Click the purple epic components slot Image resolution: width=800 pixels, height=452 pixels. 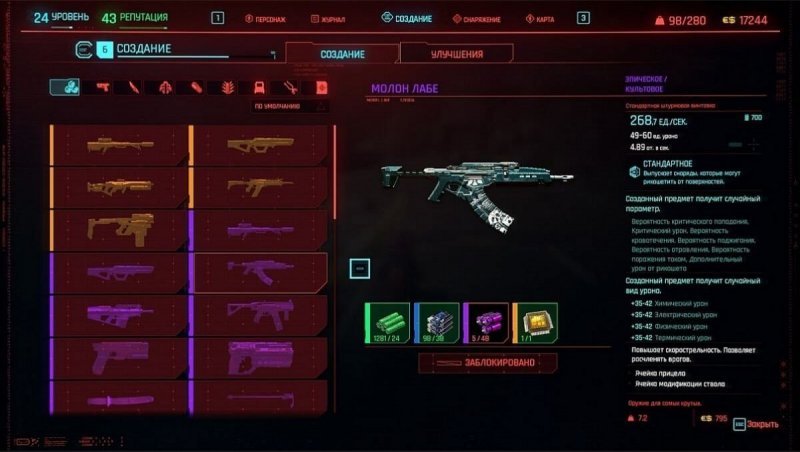click(485, 323)
